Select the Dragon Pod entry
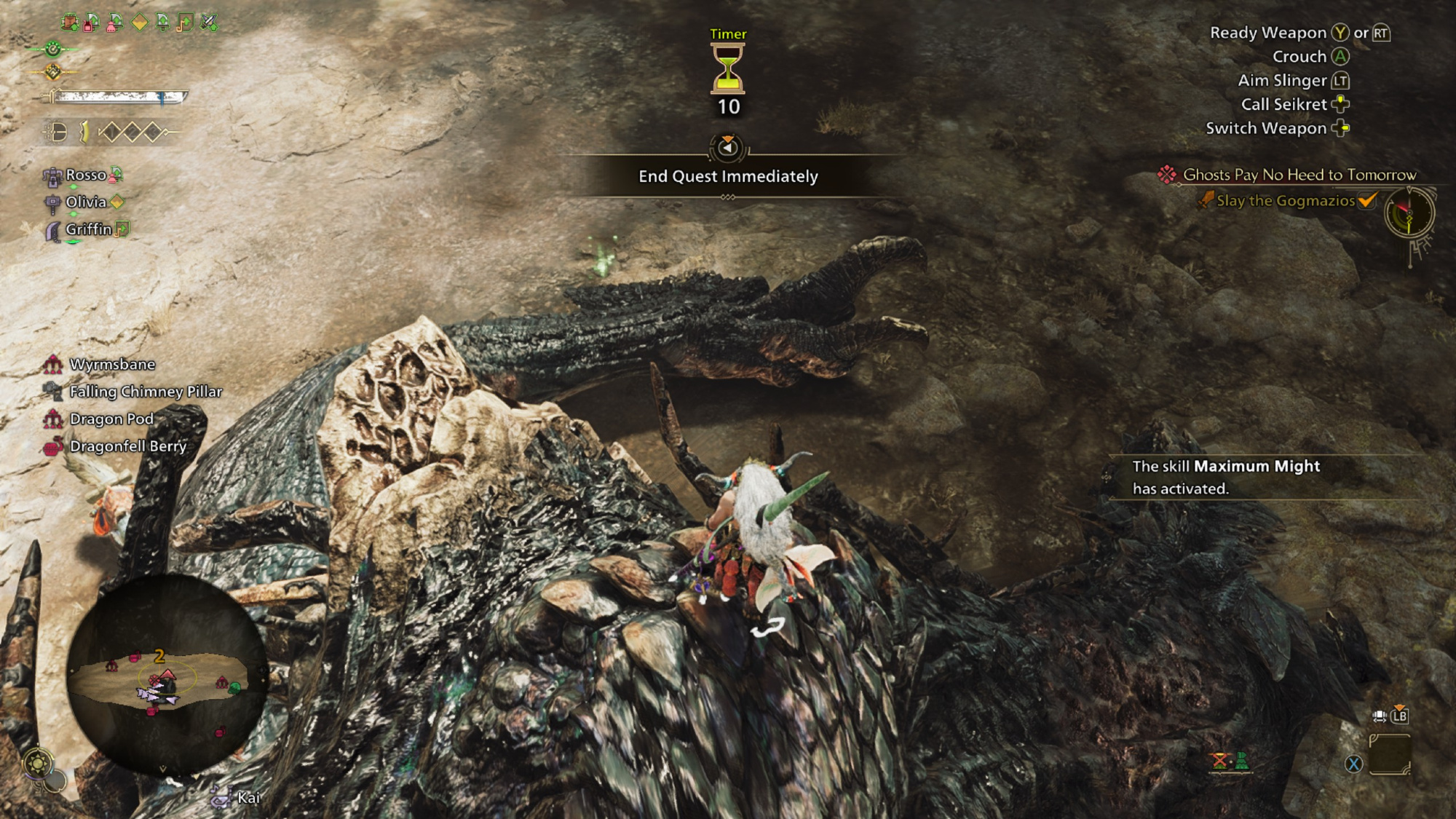The width and height of the screenshot is (1456, 819). tap(111, 419)
